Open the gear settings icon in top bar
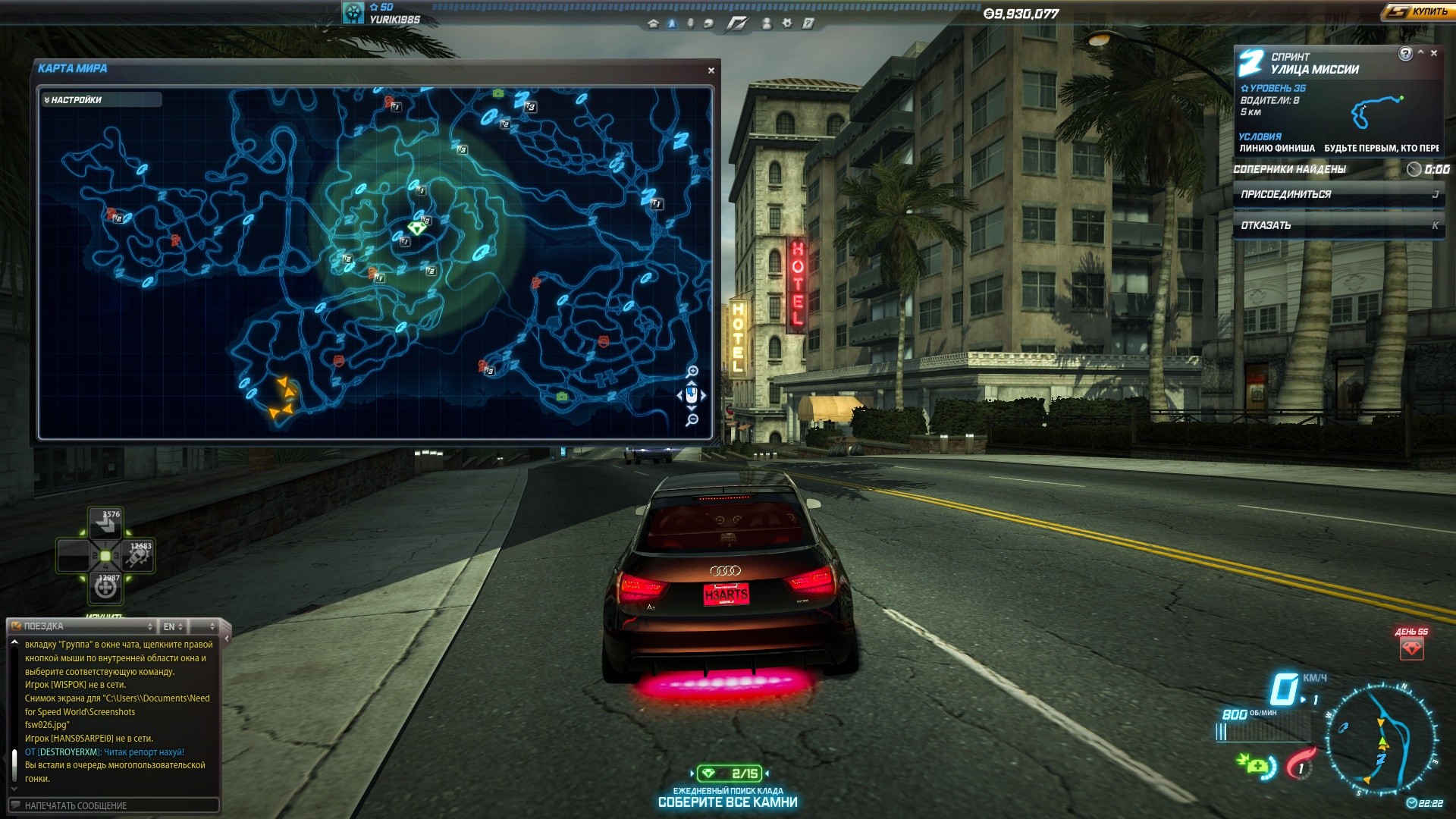Screen dimensions: 1456x819 [787, 24]
